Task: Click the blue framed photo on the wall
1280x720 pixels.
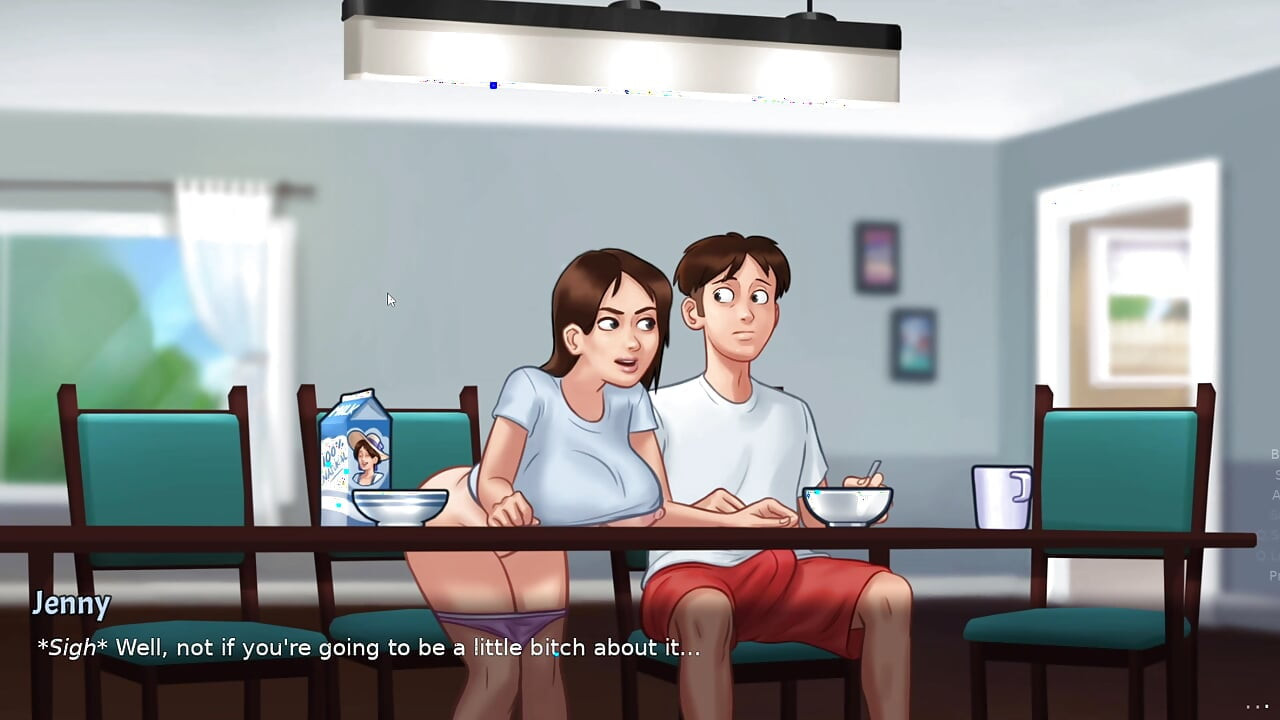Action: click(x=913, y=343)
